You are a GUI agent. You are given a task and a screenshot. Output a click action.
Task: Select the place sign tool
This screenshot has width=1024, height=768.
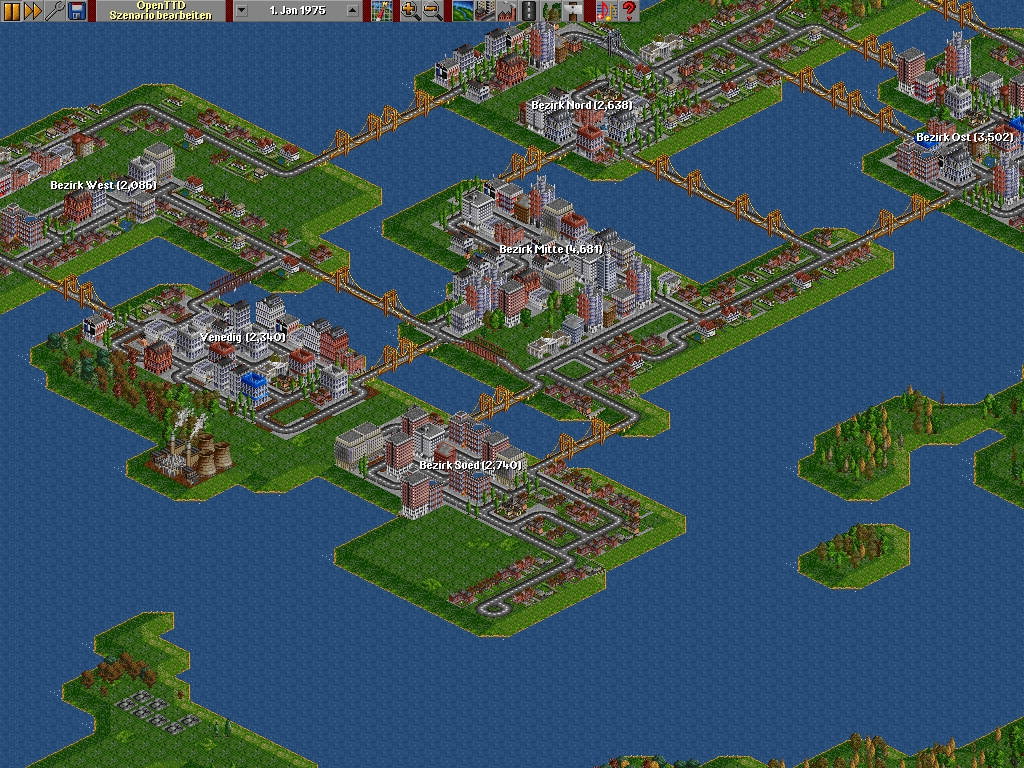click(574, 11)
